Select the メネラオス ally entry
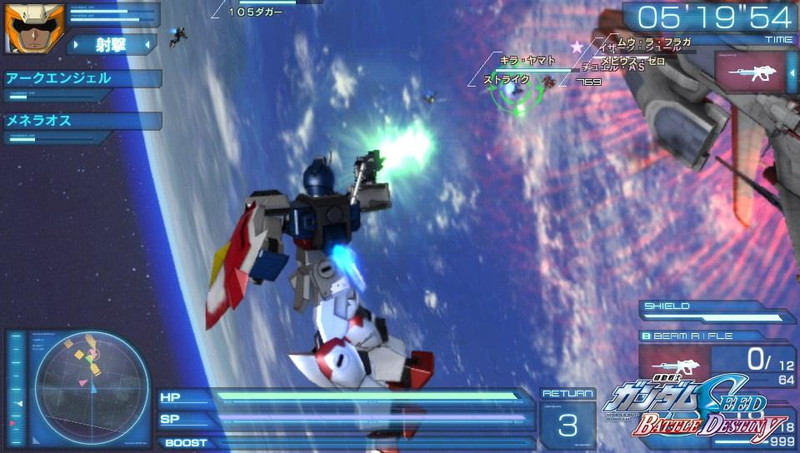 80,121
